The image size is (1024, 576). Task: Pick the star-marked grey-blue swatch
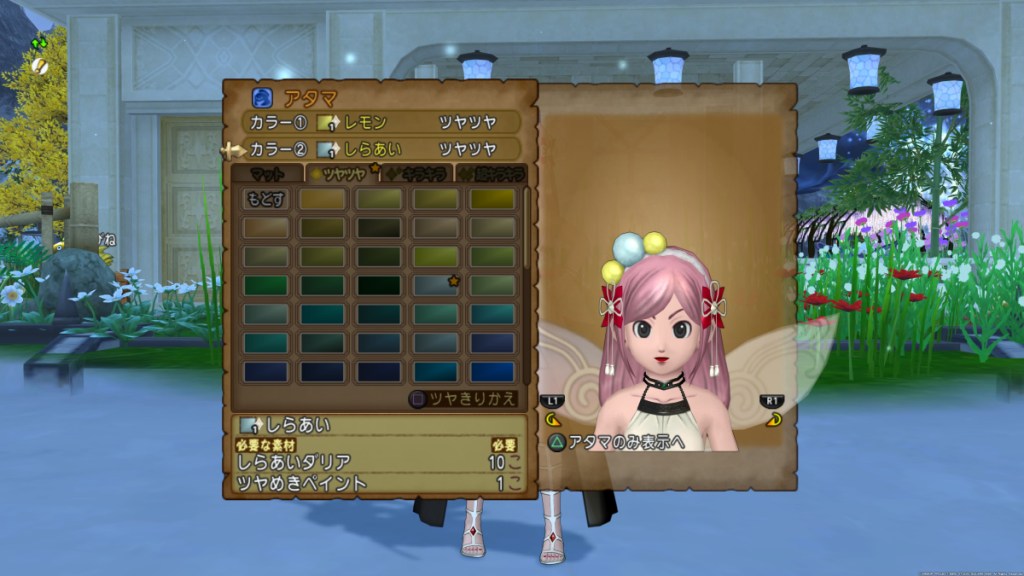(x=436, y=286)
